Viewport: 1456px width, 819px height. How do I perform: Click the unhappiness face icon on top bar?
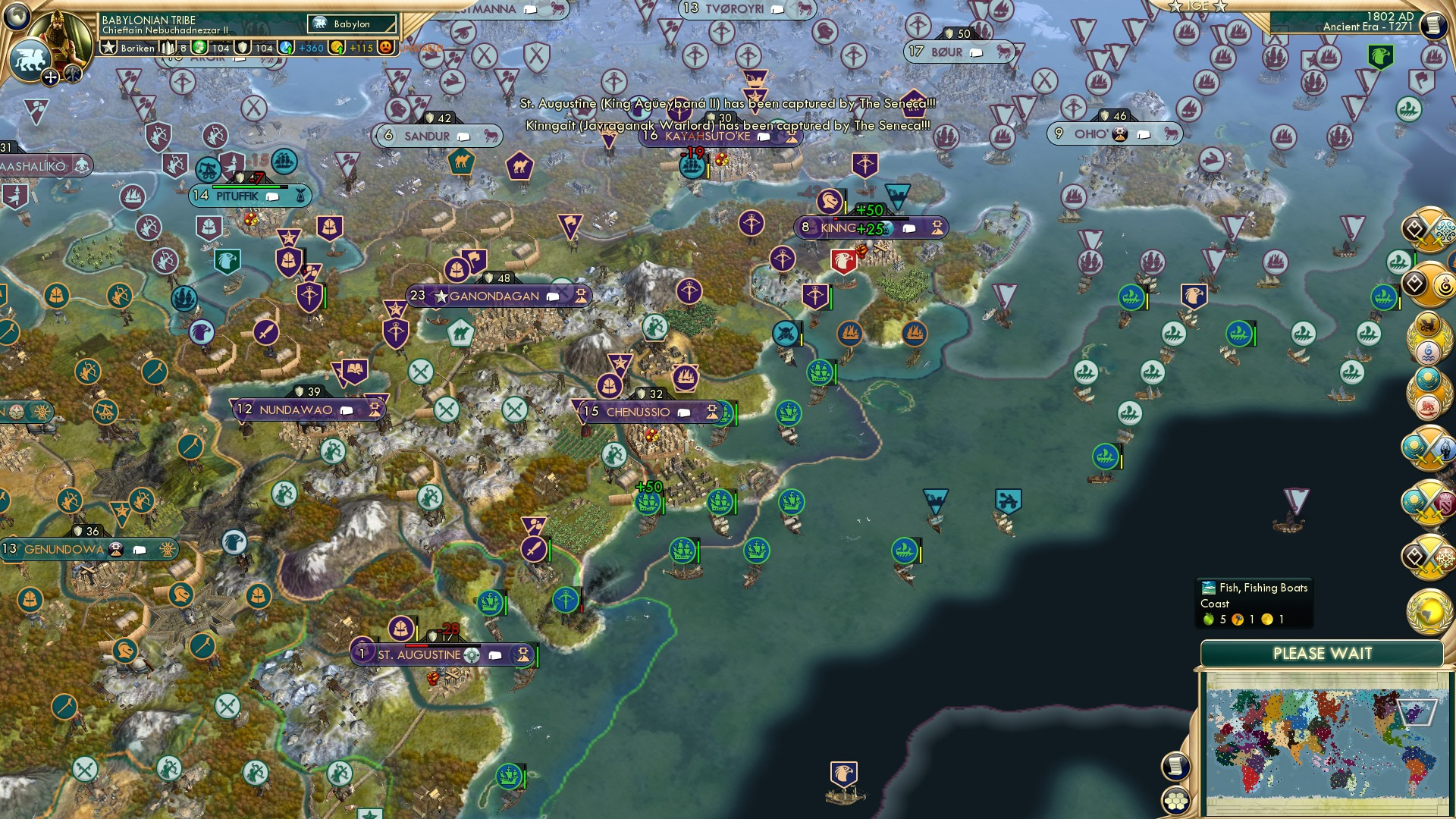click(x=384, y=48)
